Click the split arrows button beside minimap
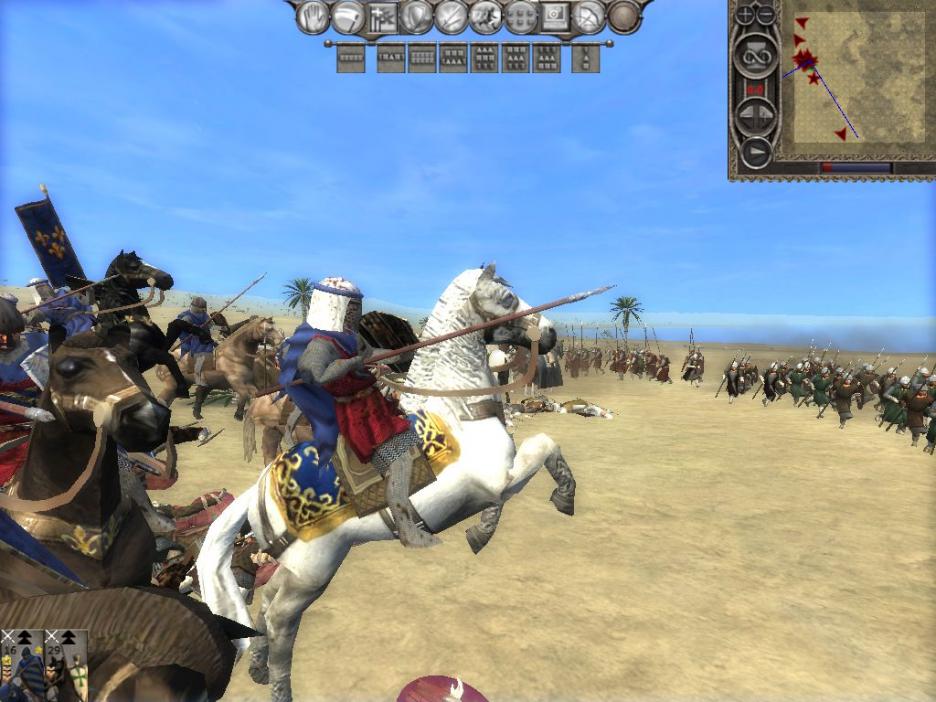 point(755,117)
